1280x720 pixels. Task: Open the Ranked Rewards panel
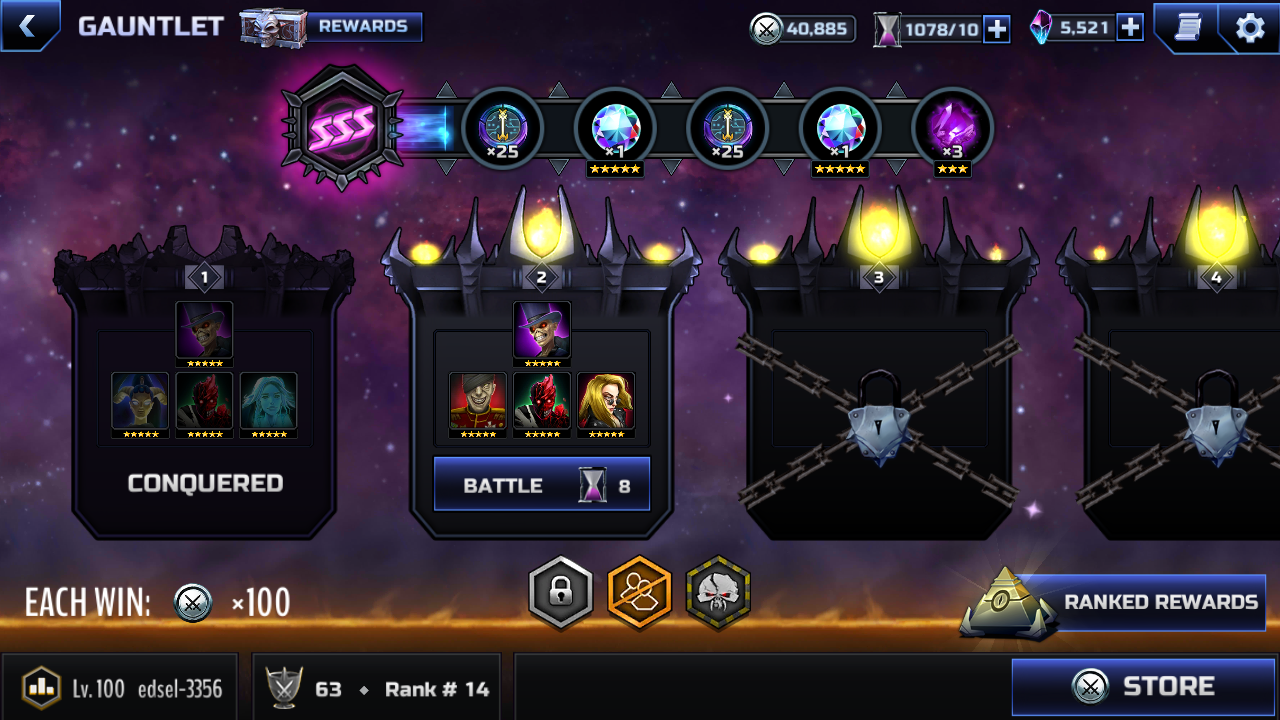1140,602
